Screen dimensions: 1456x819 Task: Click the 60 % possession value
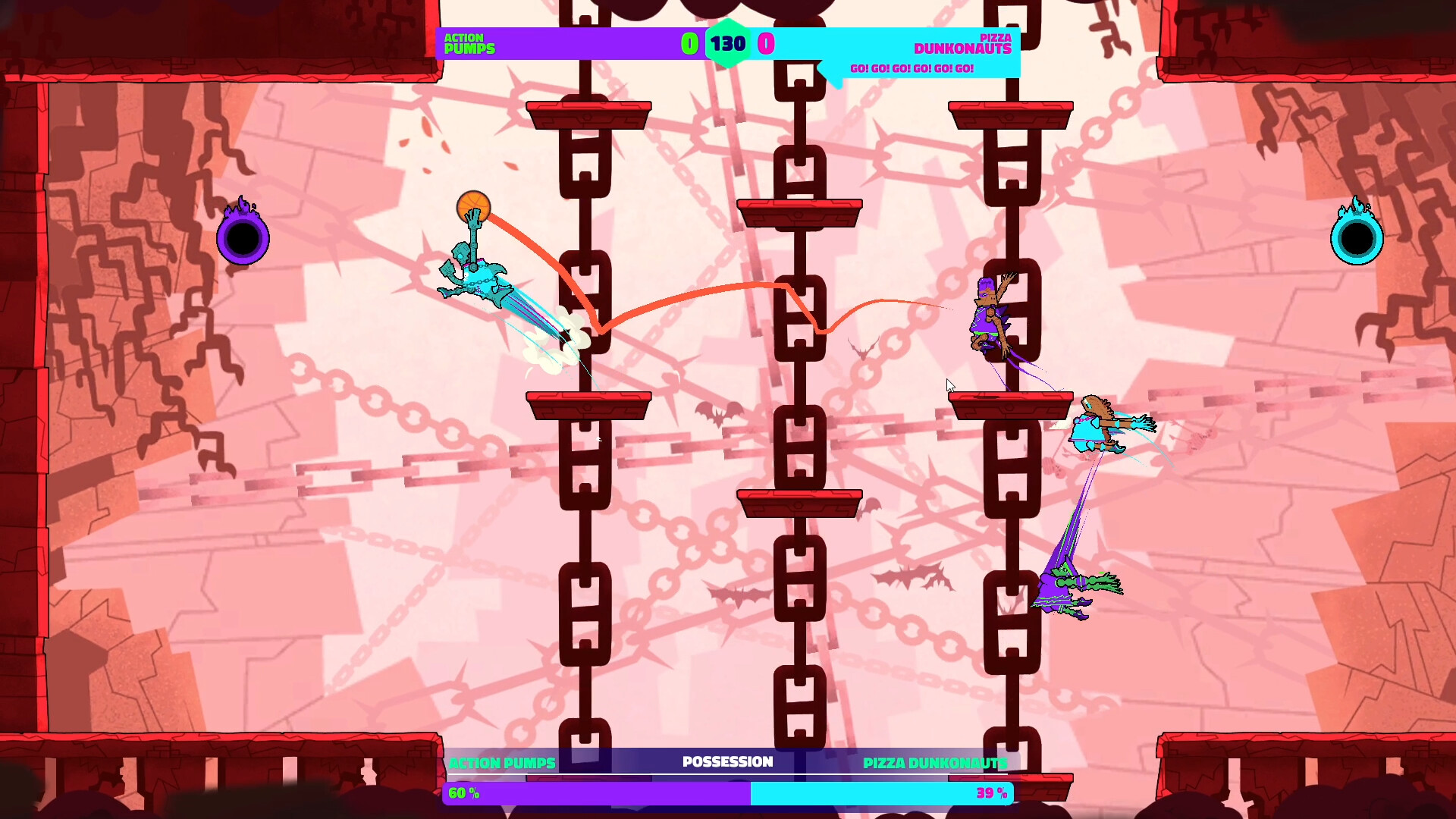[462, 795]
